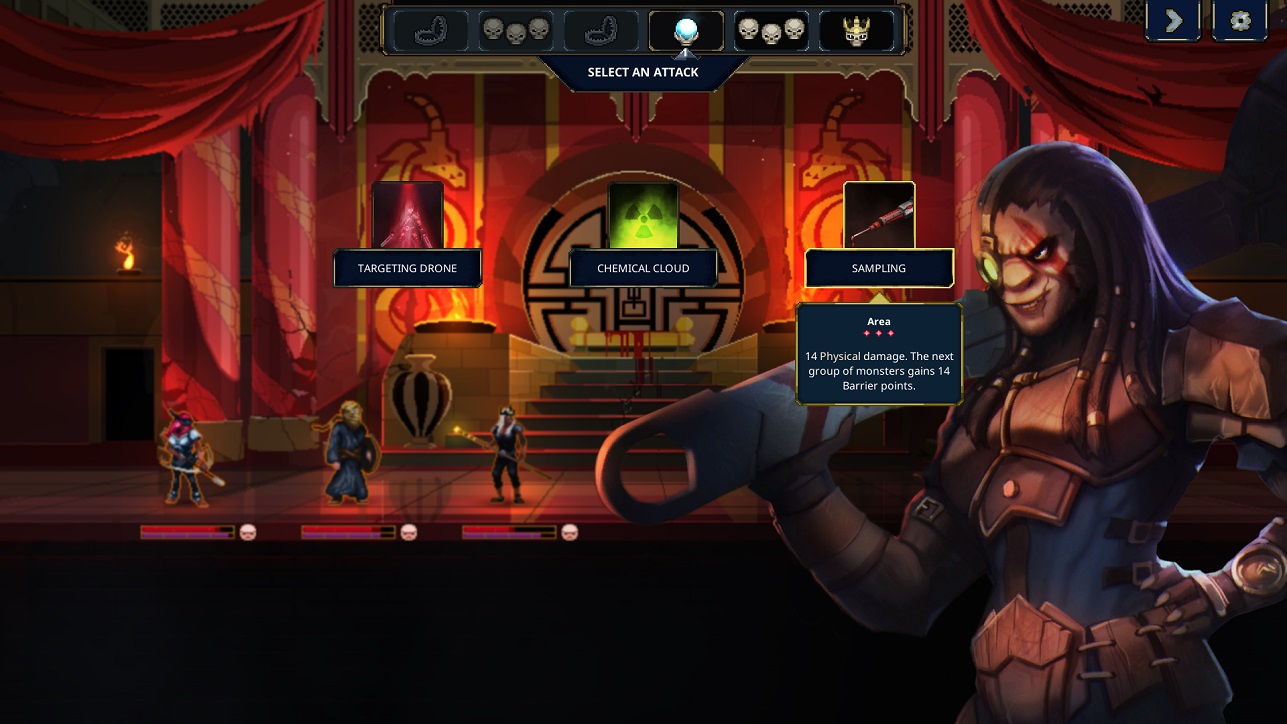Click the crowned skull attack icon

855,30
